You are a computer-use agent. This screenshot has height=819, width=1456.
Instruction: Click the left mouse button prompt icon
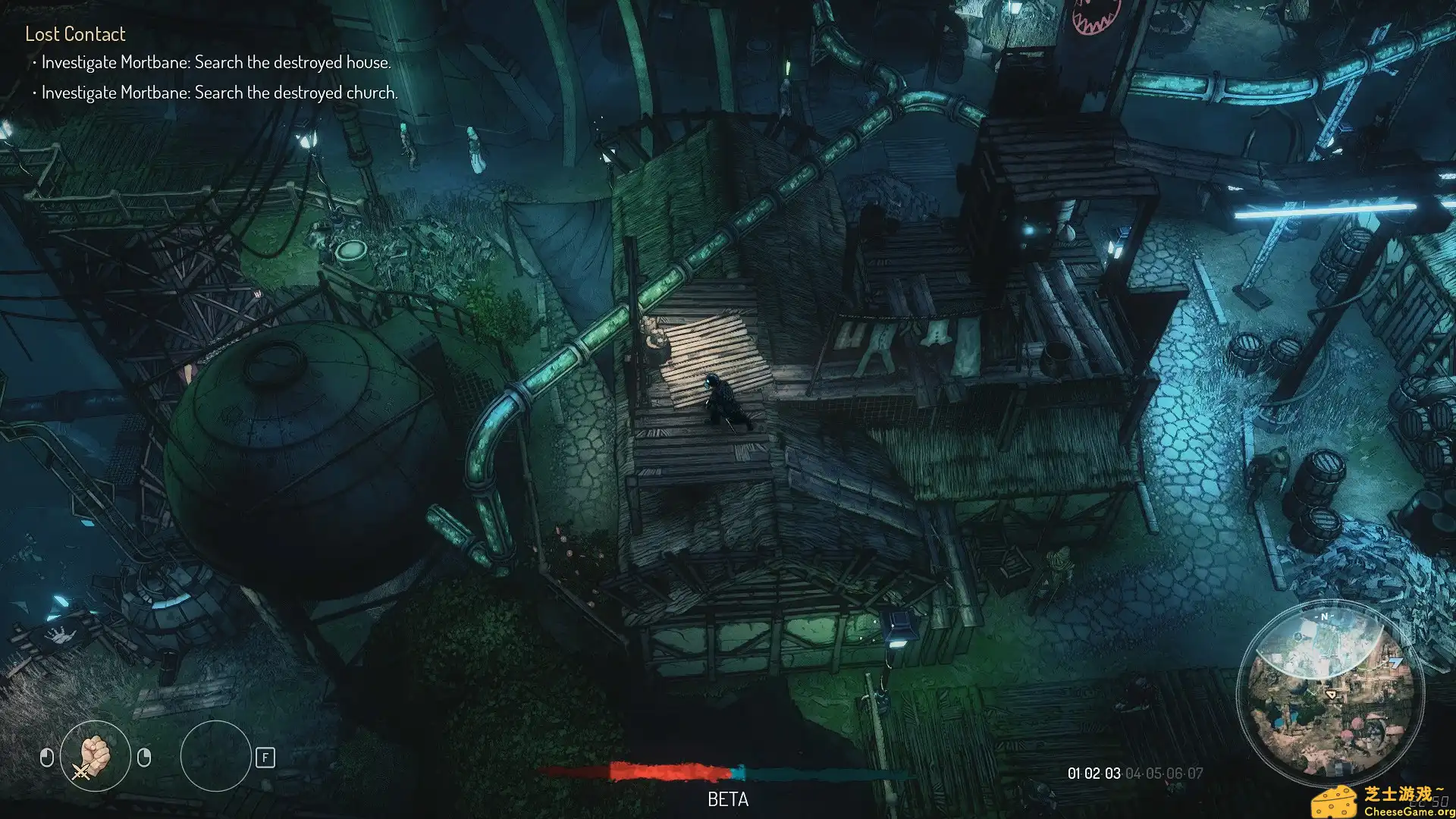(x=47, y=758)
